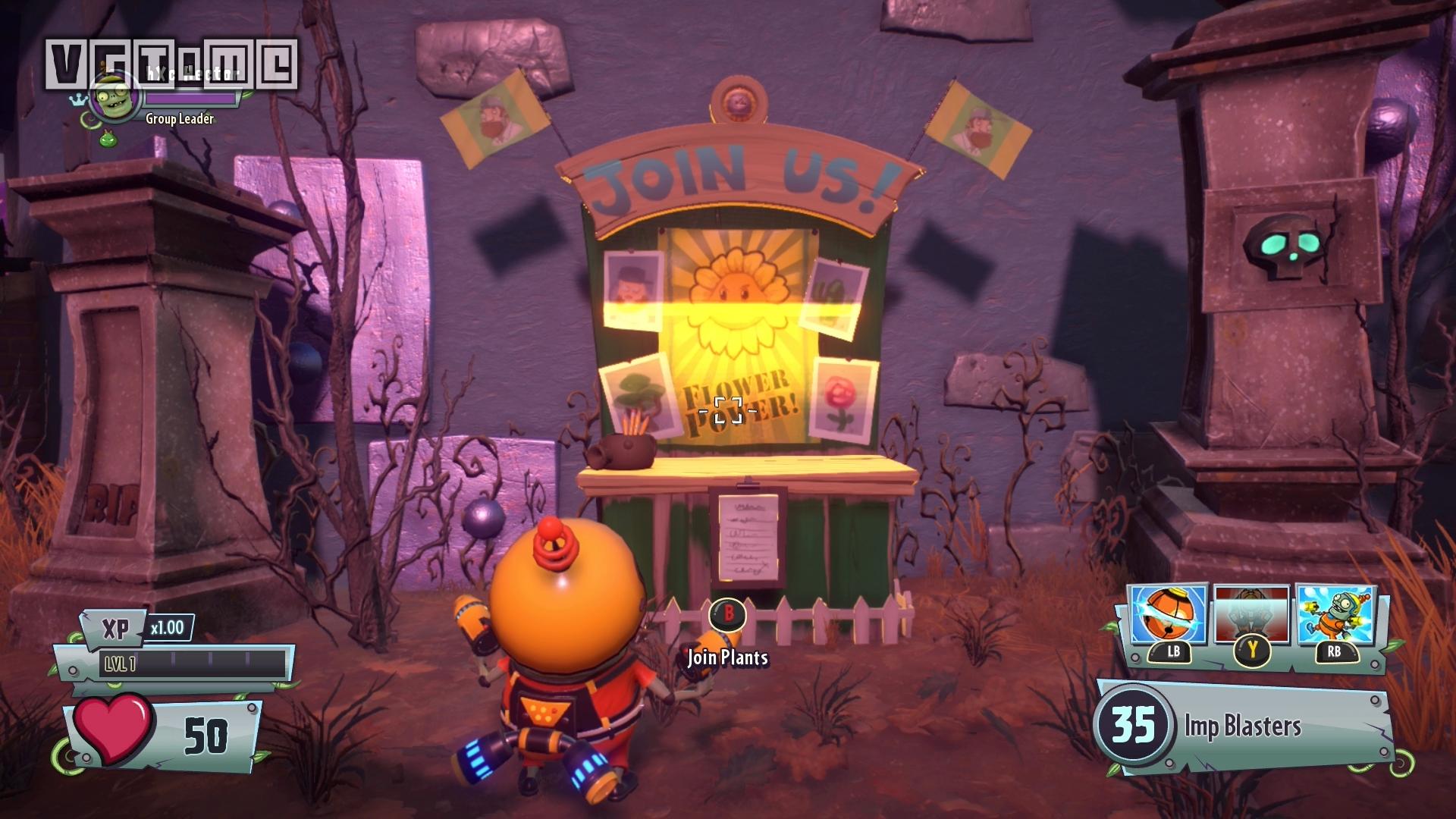Select the Imp Blasters weapon panel
The image size is (1456, 819).
pyautogui.click(x=1244, y=726)
